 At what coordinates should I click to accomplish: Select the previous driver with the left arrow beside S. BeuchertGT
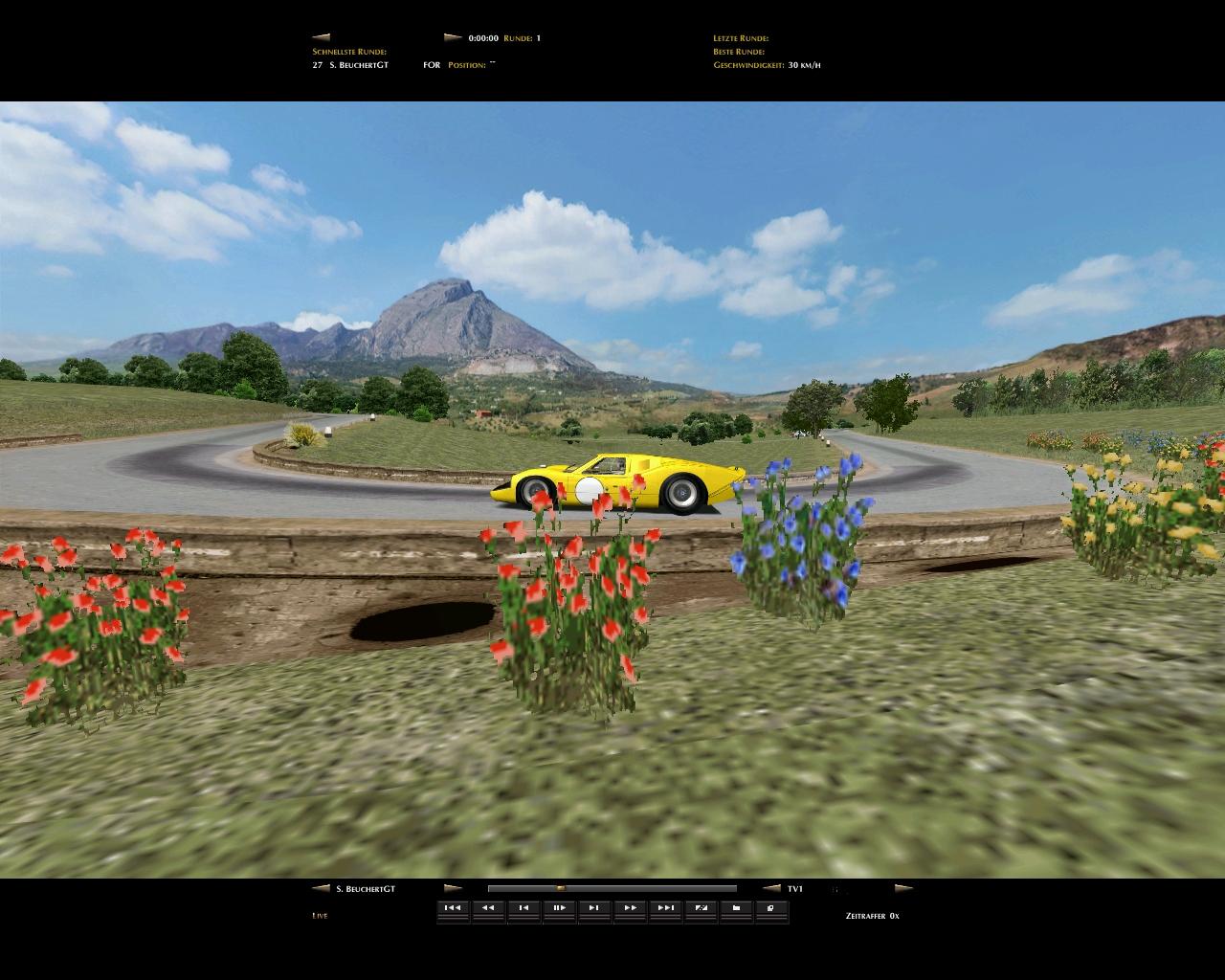[321, 889]
